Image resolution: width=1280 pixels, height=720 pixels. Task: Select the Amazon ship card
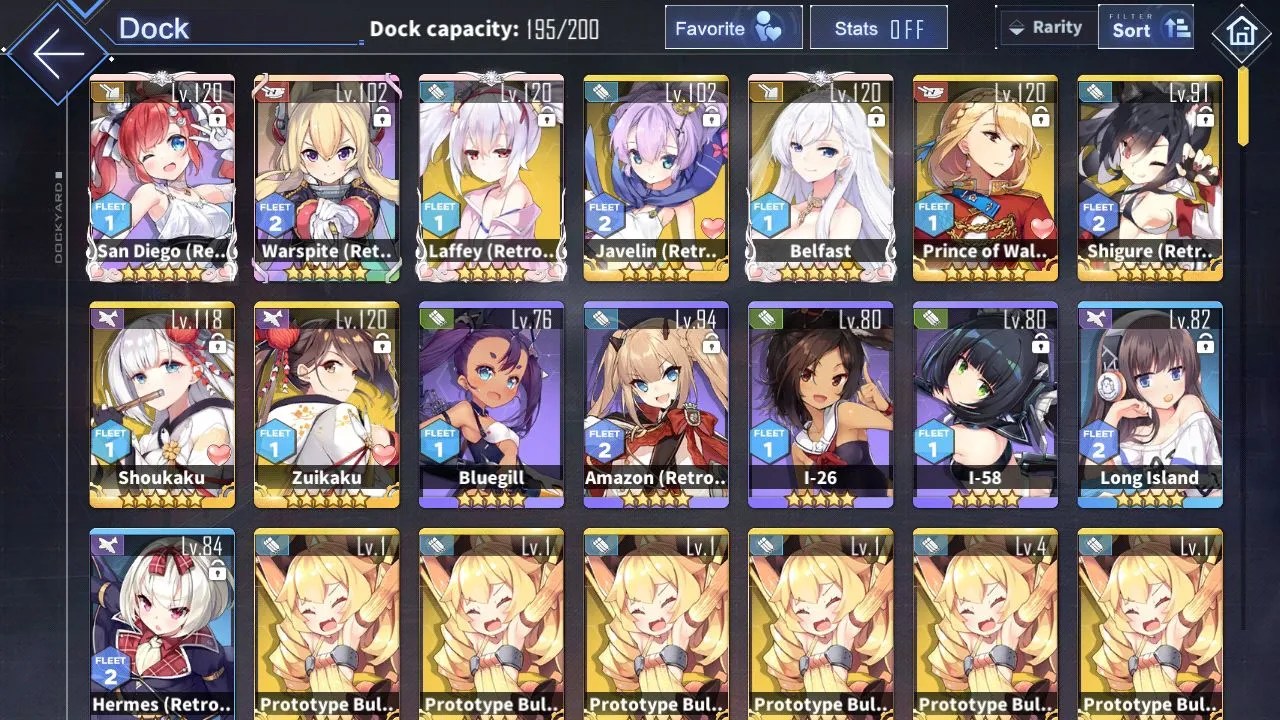pyautogui.click(x=656, y=404)
